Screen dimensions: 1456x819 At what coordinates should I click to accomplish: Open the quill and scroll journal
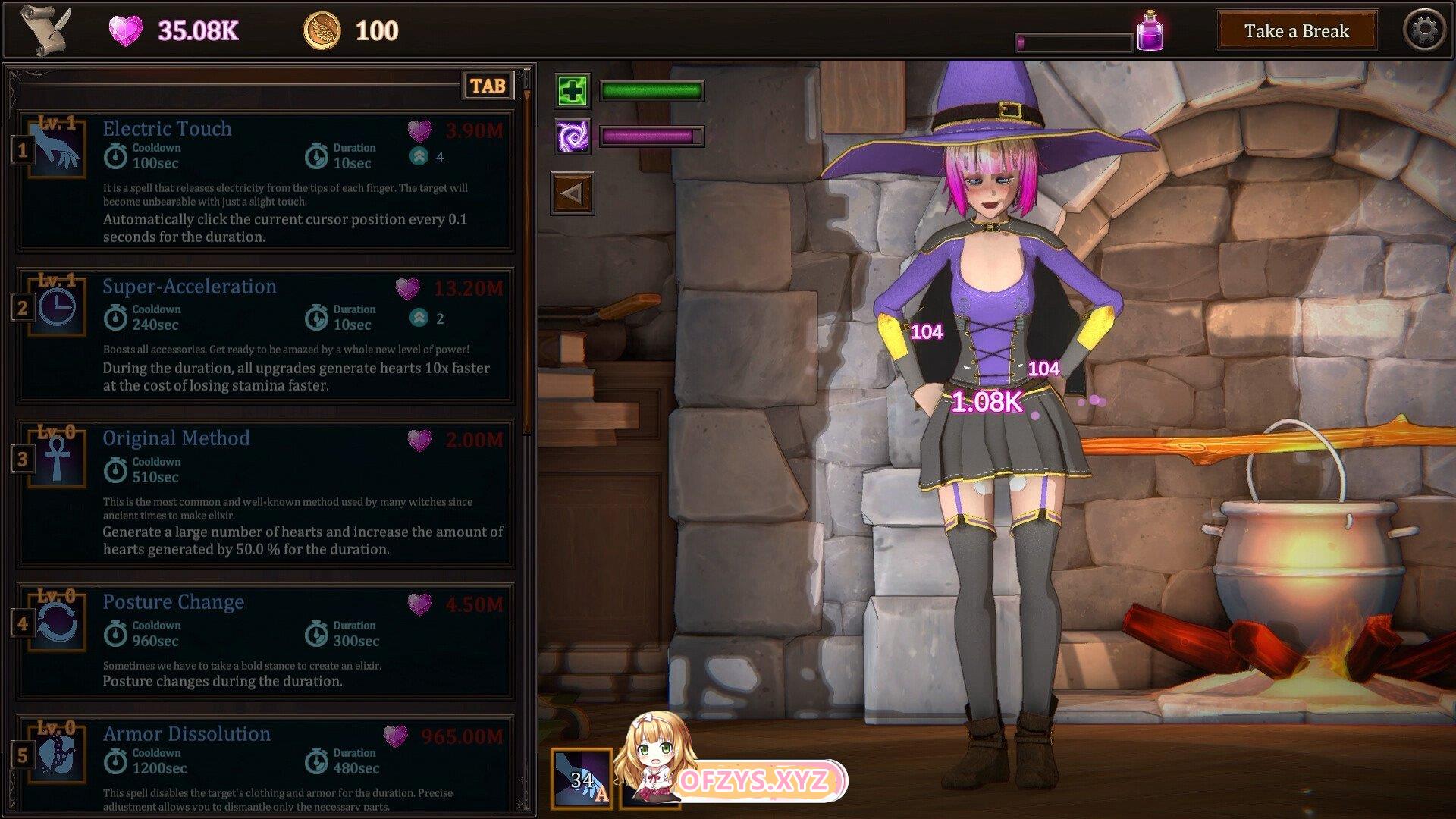click(45, 30)
